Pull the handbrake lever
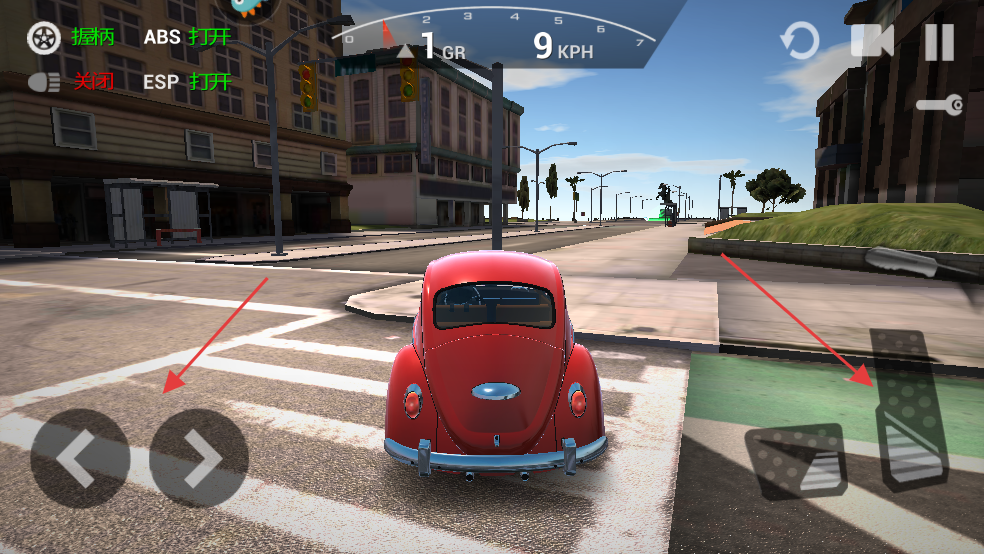The width and height of the screenshot is (984, 554). pyautogui.click(x=915, y=262)
